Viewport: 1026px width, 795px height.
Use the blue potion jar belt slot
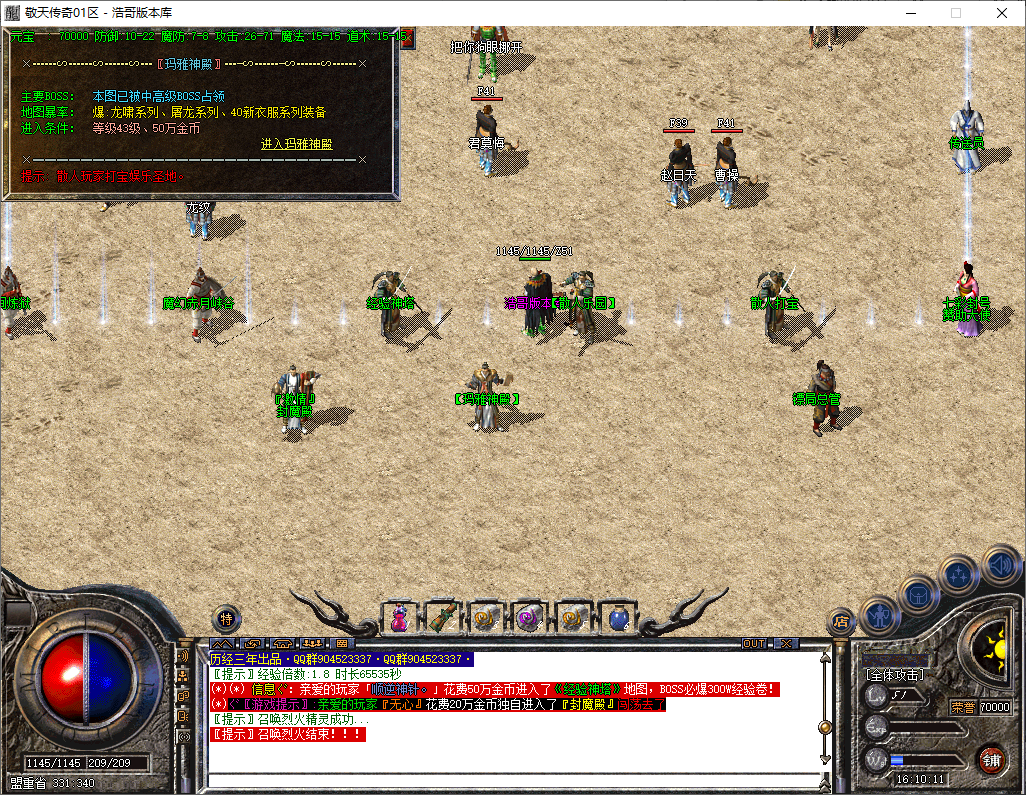click(613, 618)
